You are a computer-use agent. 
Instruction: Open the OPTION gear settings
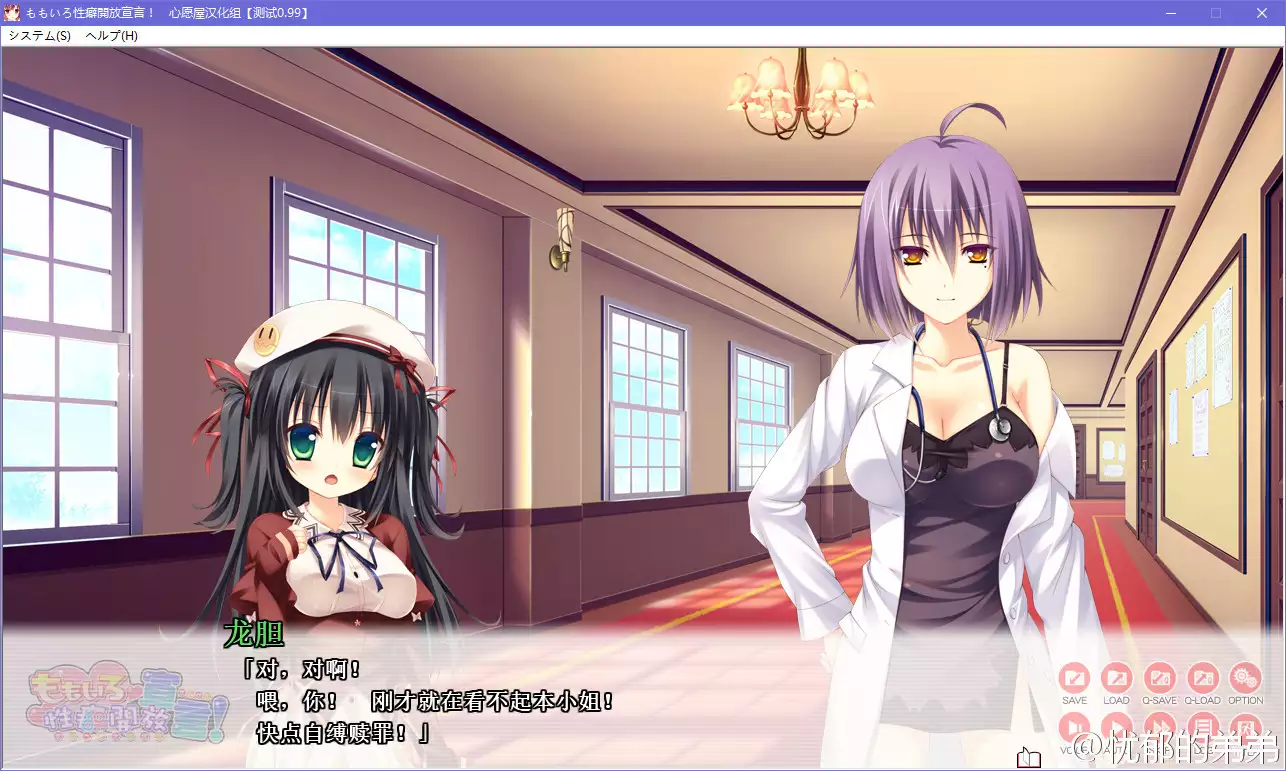pos(1245,679)
